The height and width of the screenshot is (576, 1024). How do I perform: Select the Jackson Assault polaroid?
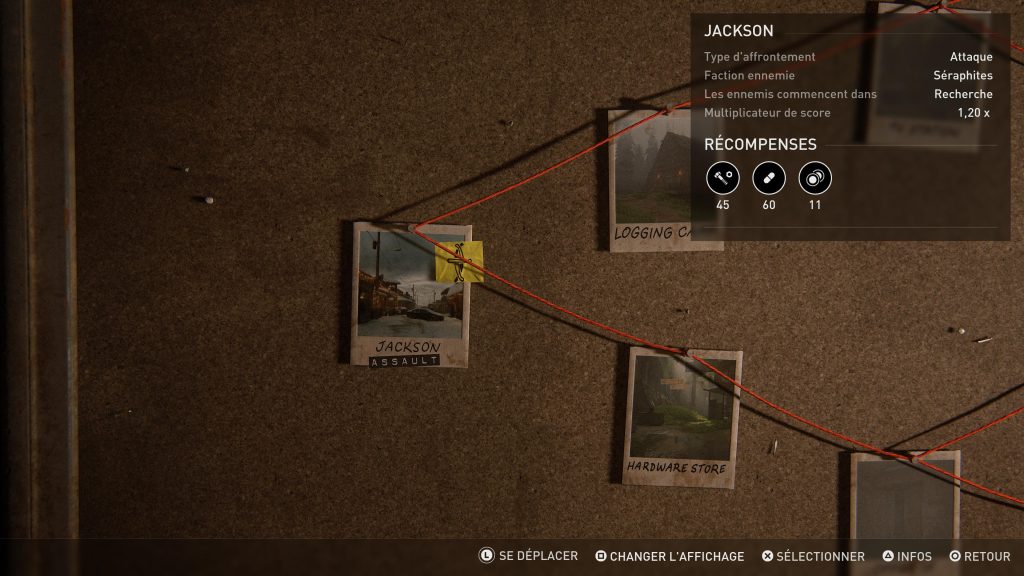coord(410,294)
